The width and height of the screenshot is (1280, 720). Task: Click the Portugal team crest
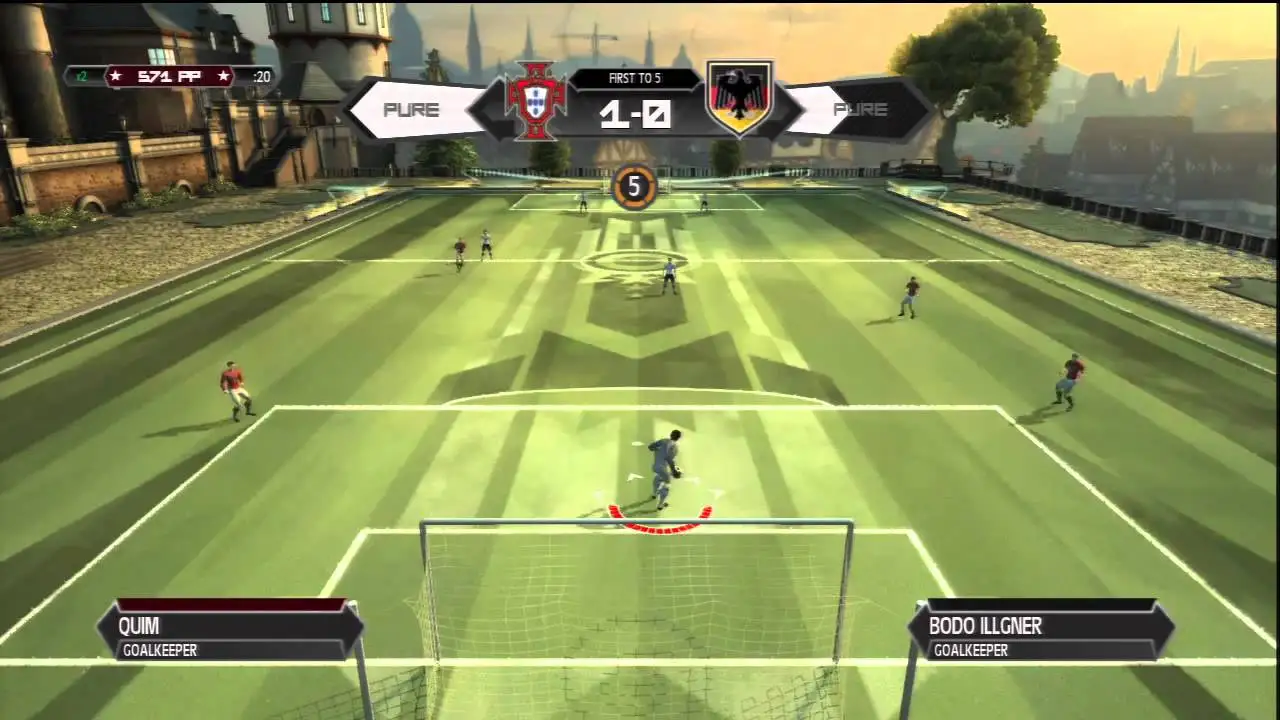pos(536,100)
